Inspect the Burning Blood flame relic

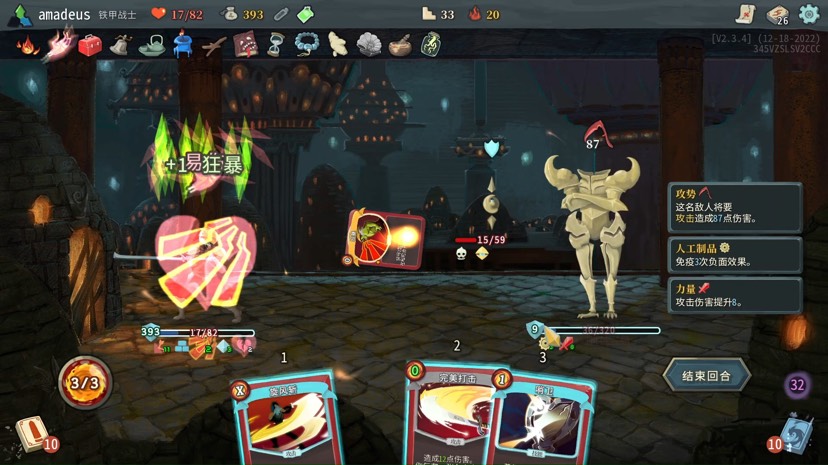[x=27, y=45]
